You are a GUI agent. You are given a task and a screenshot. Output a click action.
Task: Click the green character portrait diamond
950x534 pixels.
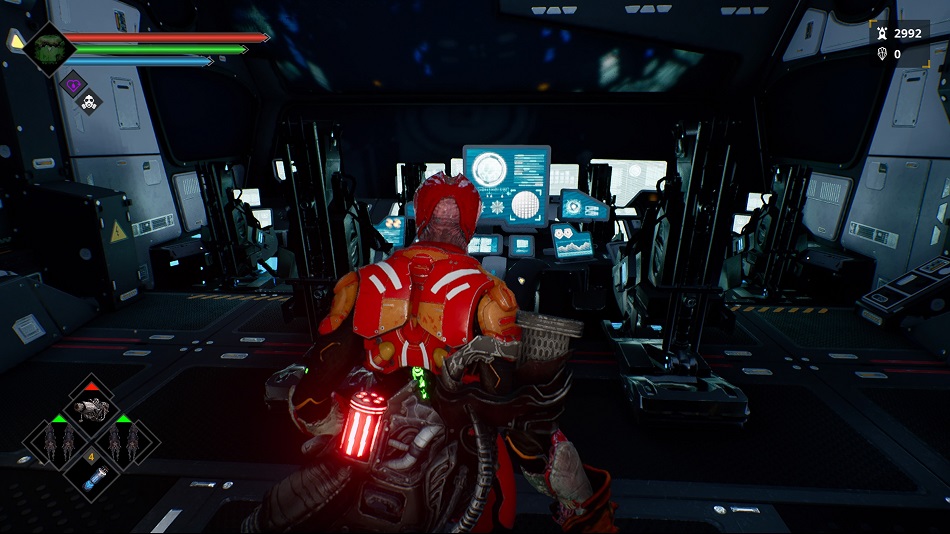pyautogui.click(x=46, y=47)
